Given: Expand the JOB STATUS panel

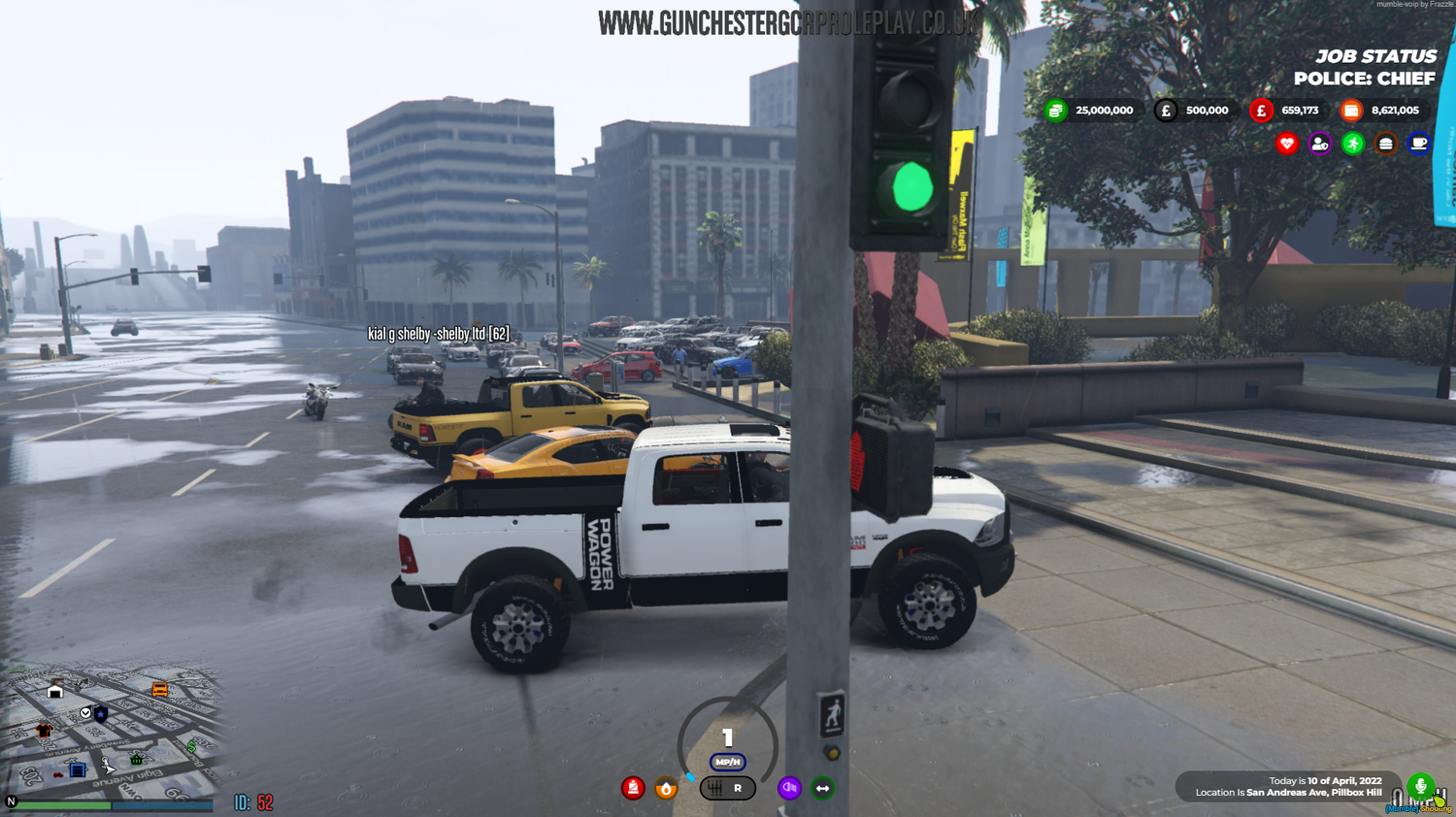Looking at the screenshot, I should (x=1376, y=56).
